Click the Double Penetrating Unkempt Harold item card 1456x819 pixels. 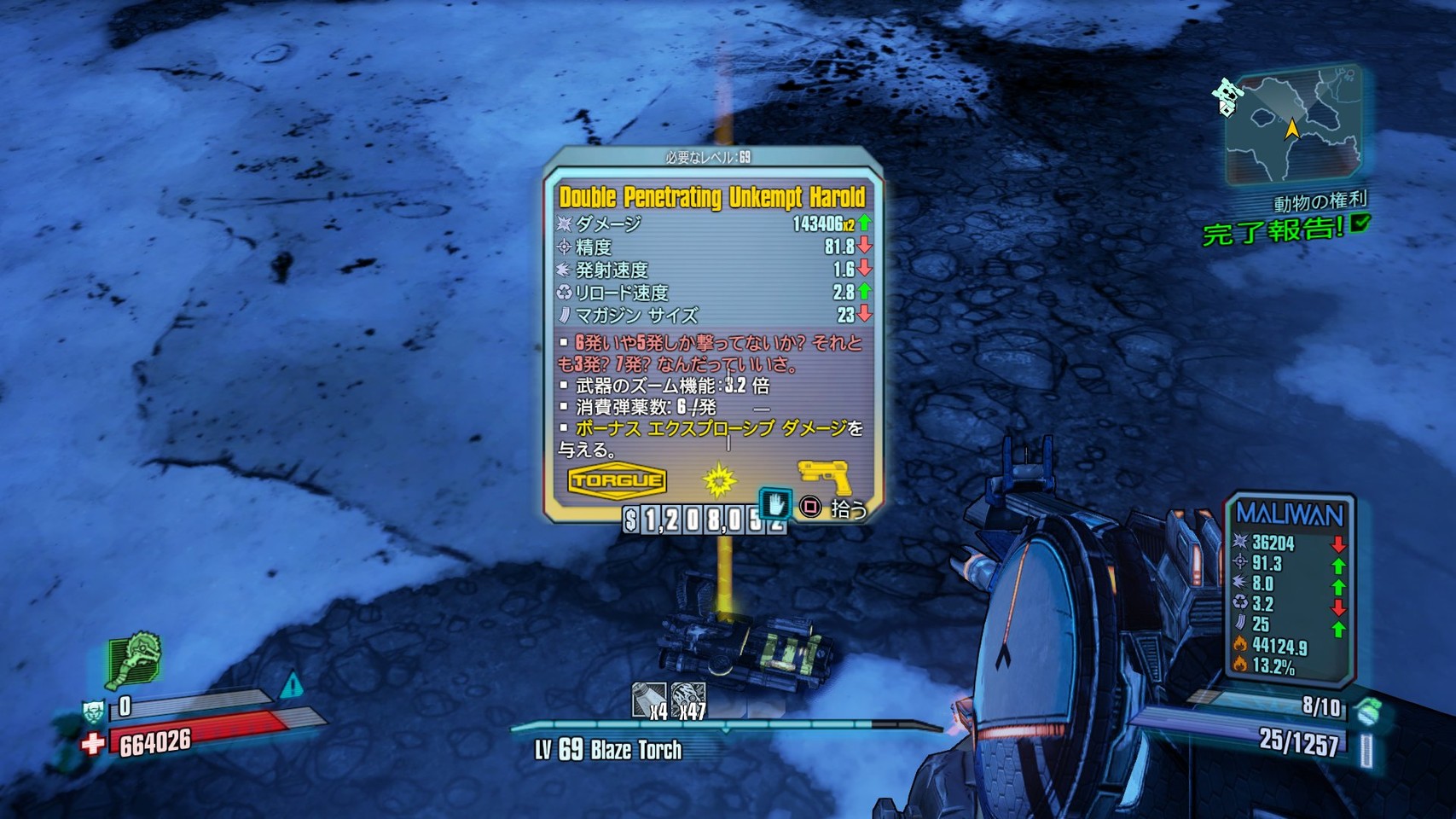[712, 333]
